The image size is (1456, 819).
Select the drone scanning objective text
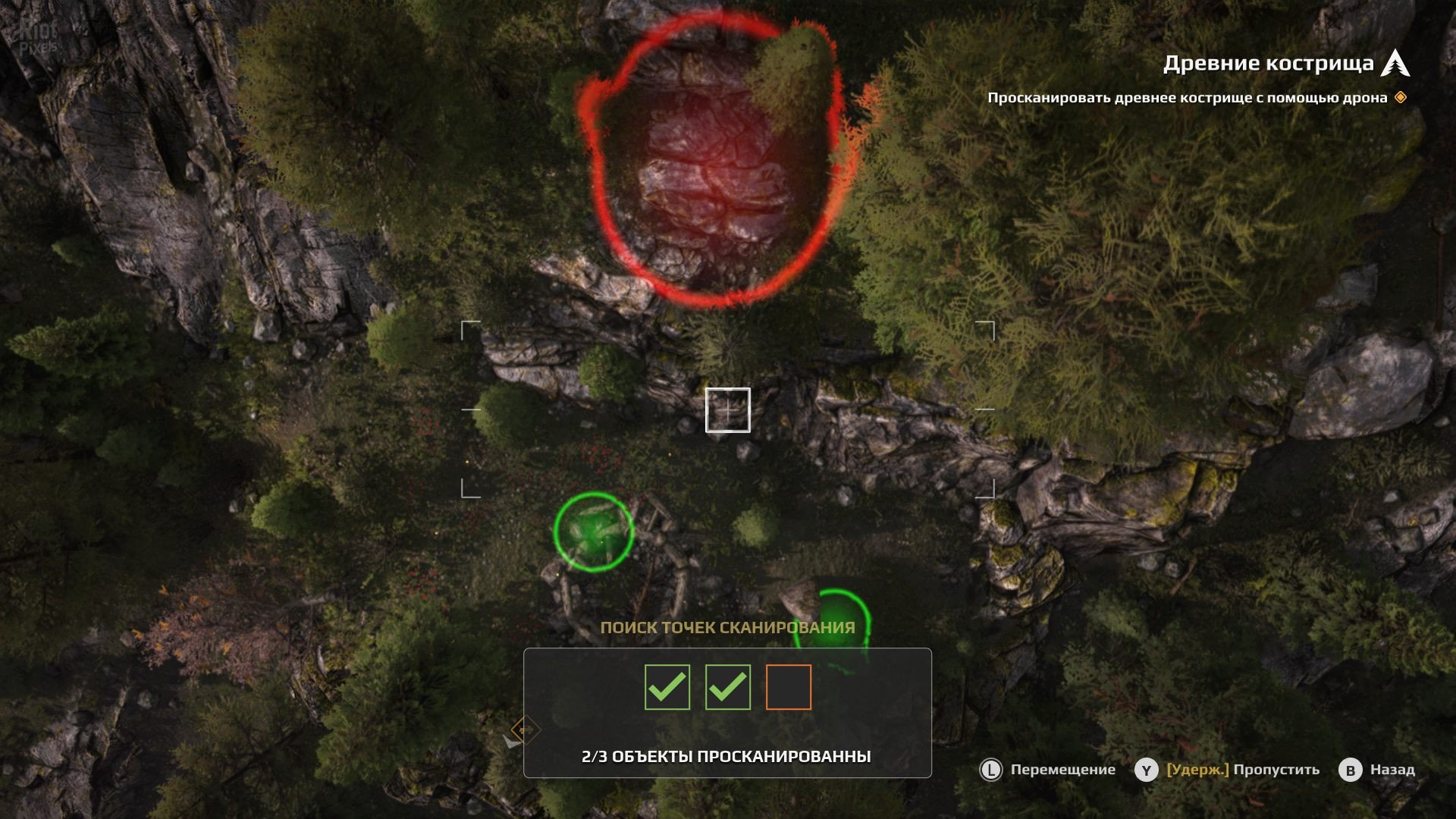point(1187,98)
